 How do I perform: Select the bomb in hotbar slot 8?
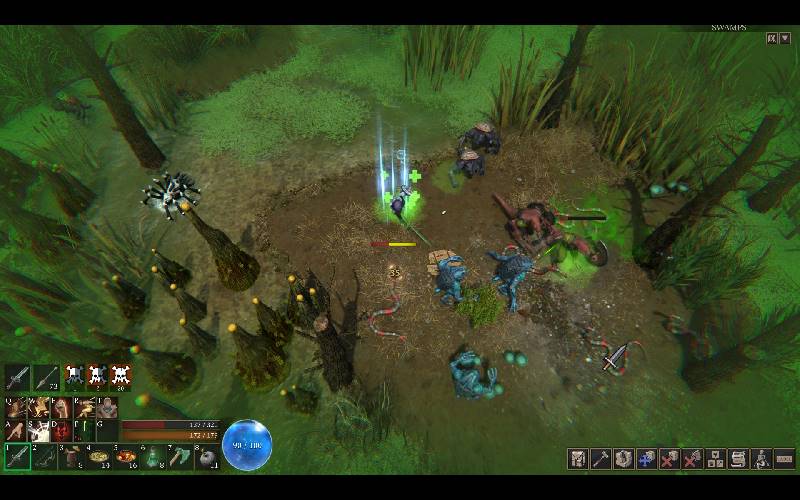tap(205, 457)
